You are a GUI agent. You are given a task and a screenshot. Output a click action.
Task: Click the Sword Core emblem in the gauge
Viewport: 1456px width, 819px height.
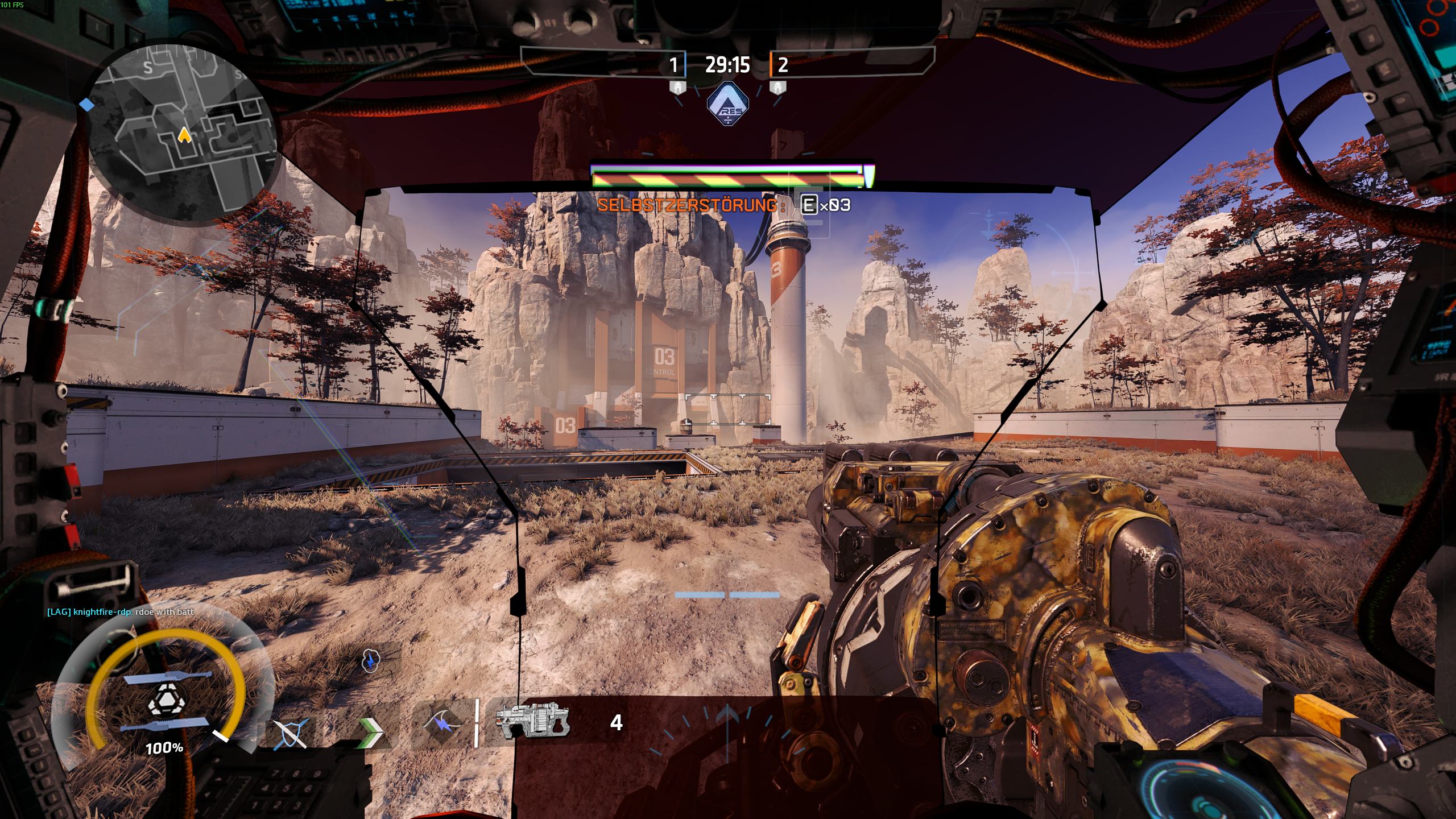[166, 701]
